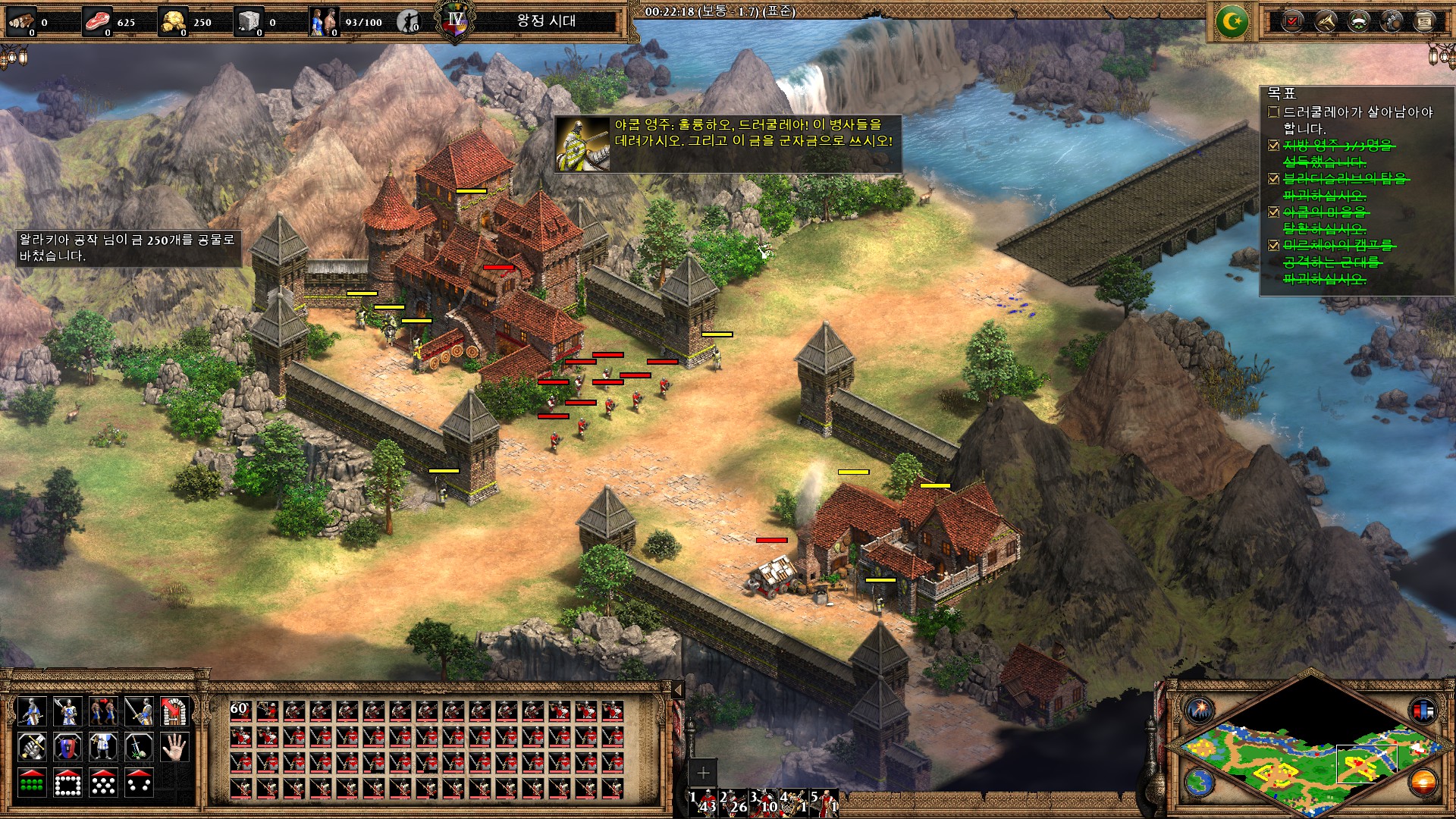Screen dimensions: 1456x819
Task: Set defensive stance with the shield icon
Action: click(67, 747)
